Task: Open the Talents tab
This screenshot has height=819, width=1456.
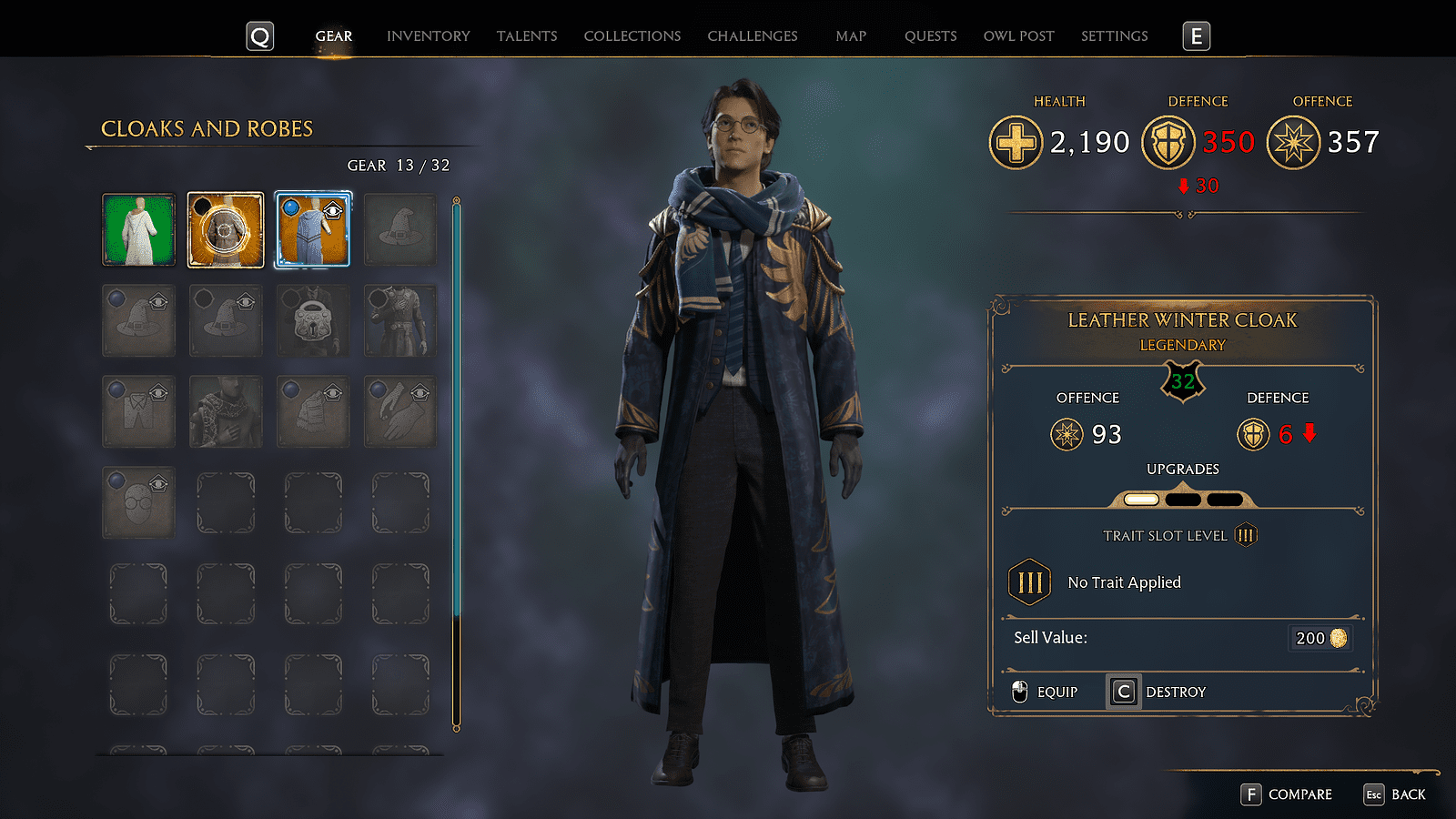Action: point(527,36)
